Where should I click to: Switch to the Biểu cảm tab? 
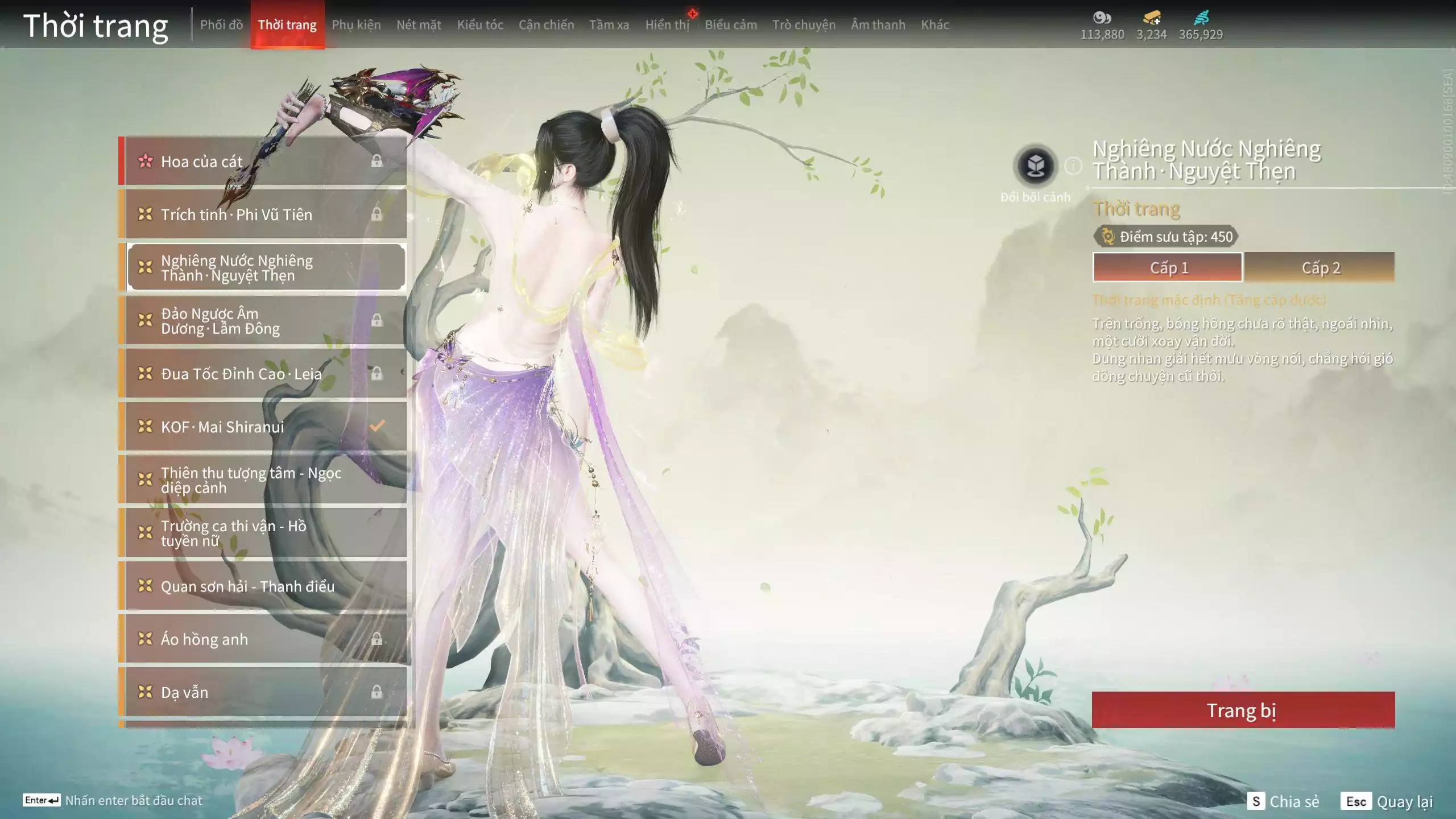(x=731, y=25)
